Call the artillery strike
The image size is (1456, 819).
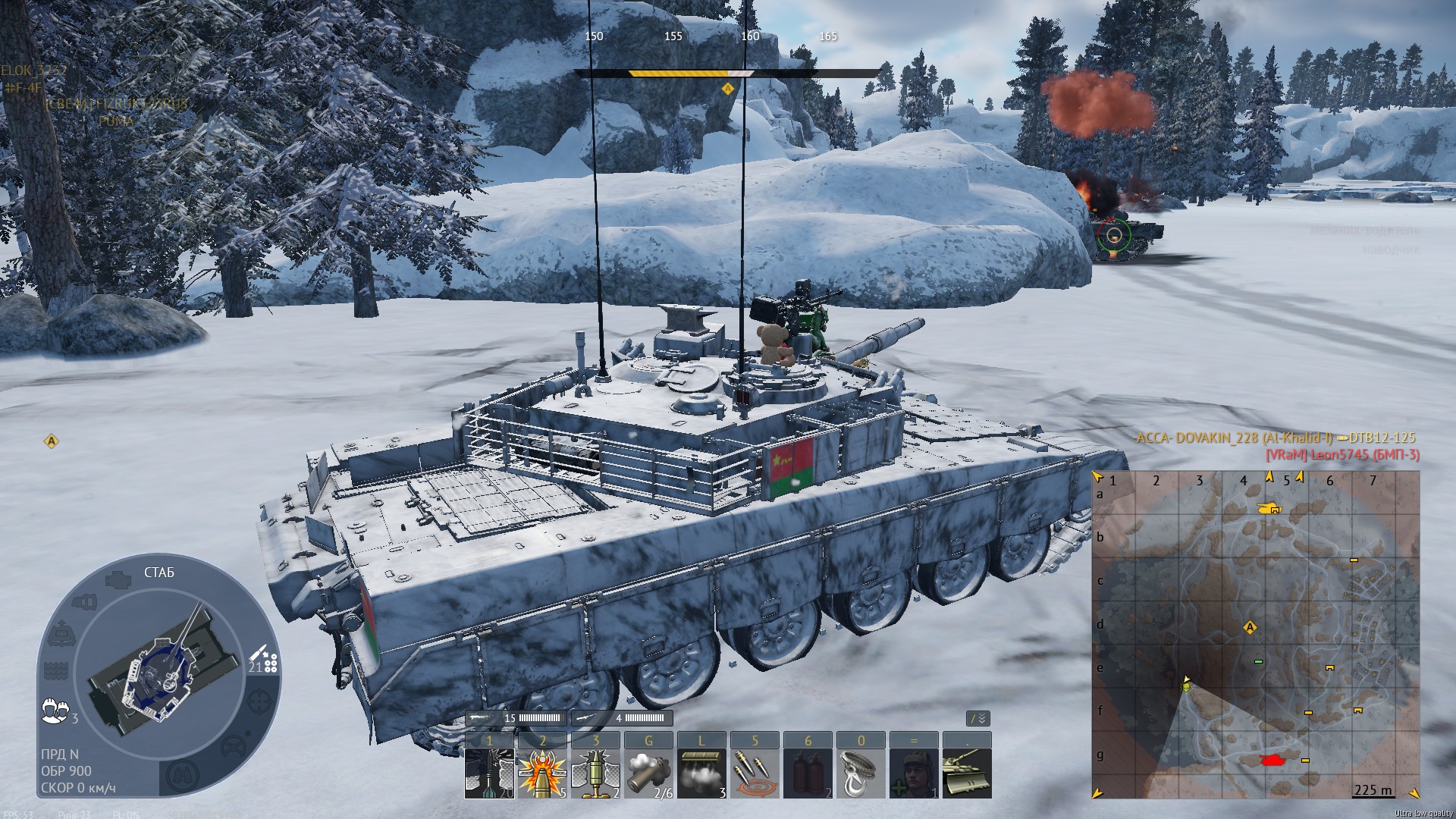pyautogui.click(x=755, y=773)
